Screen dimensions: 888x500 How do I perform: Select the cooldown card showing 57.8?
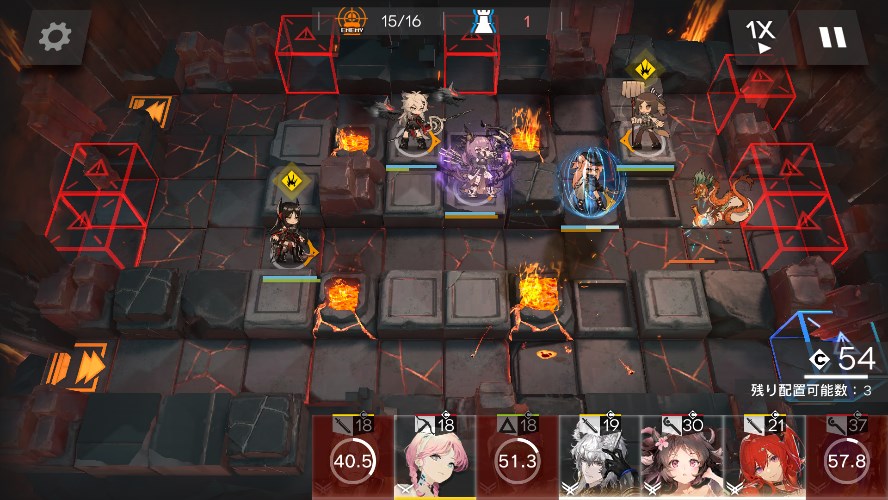(848, 460)
